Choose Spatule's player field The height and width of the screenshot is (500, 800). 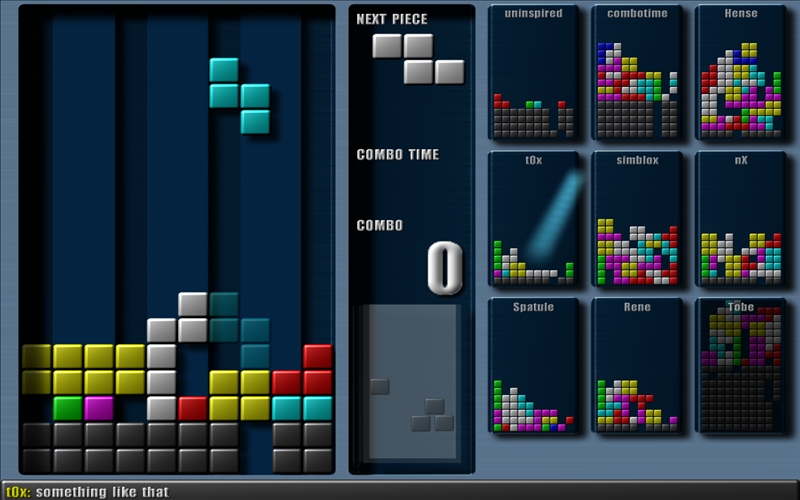[533, 365]
